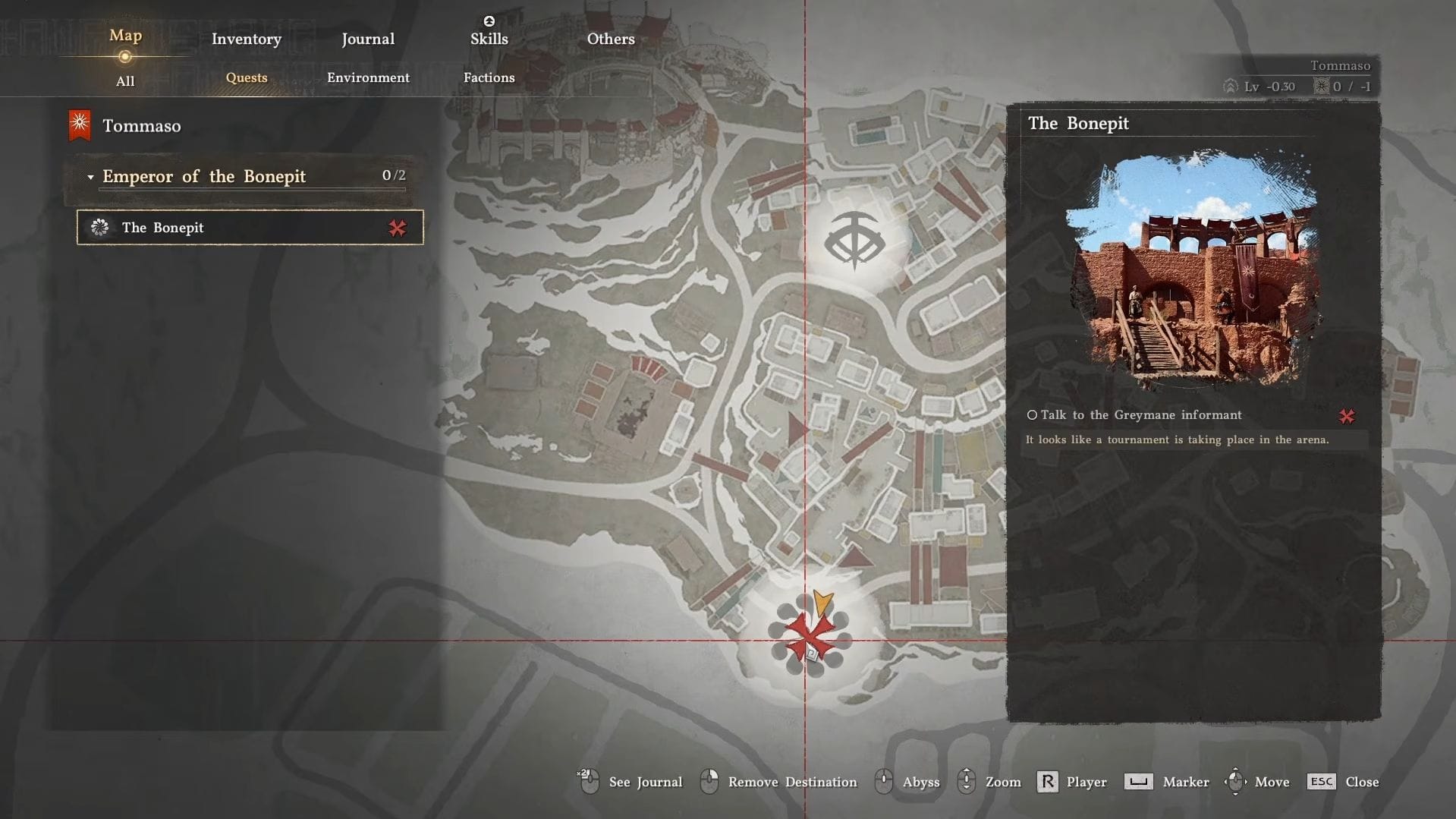The image size is (1456, 819).
Task: Click See Journal in the bottom bar
Action: click(x=646, y=781)
